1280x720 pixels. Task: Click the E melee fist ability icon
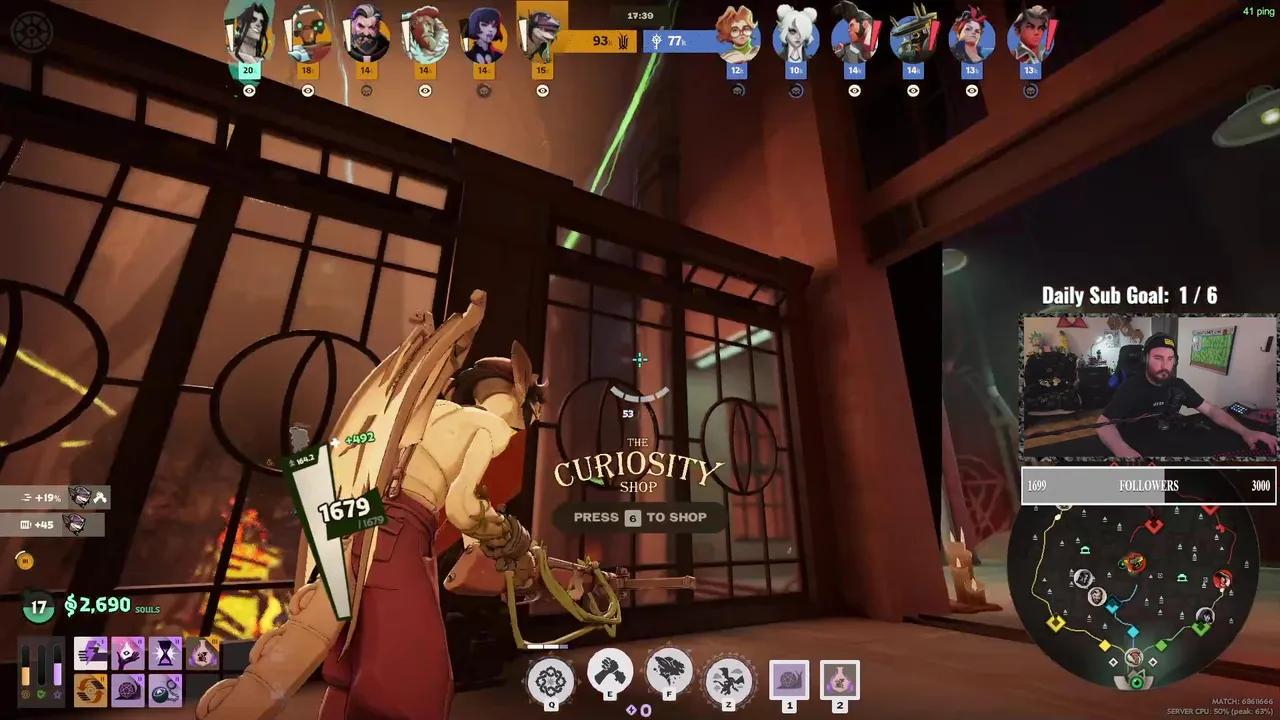[x=608, y=672]
